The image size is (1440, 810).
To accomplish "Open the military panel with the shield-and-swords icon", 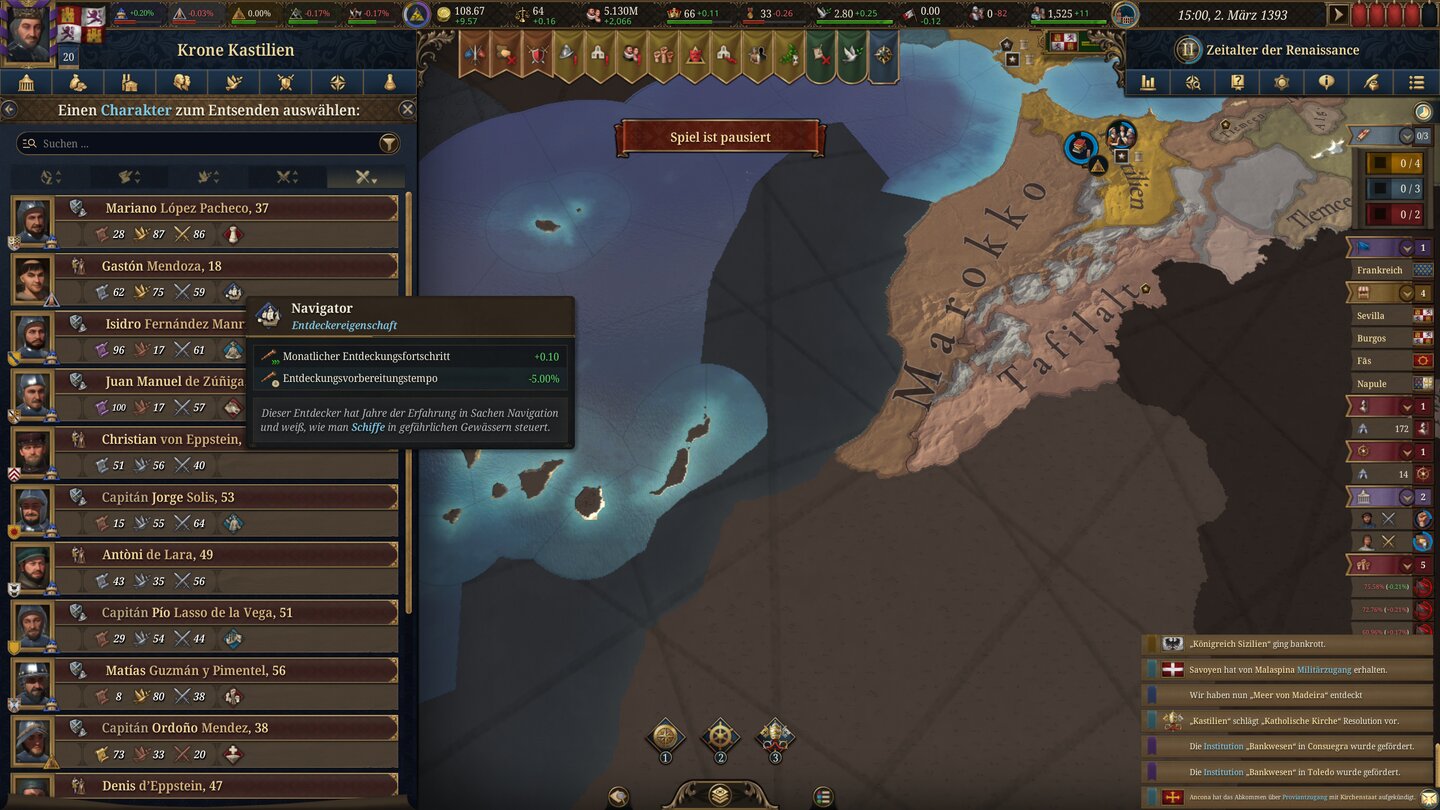I will coord(286,83).
